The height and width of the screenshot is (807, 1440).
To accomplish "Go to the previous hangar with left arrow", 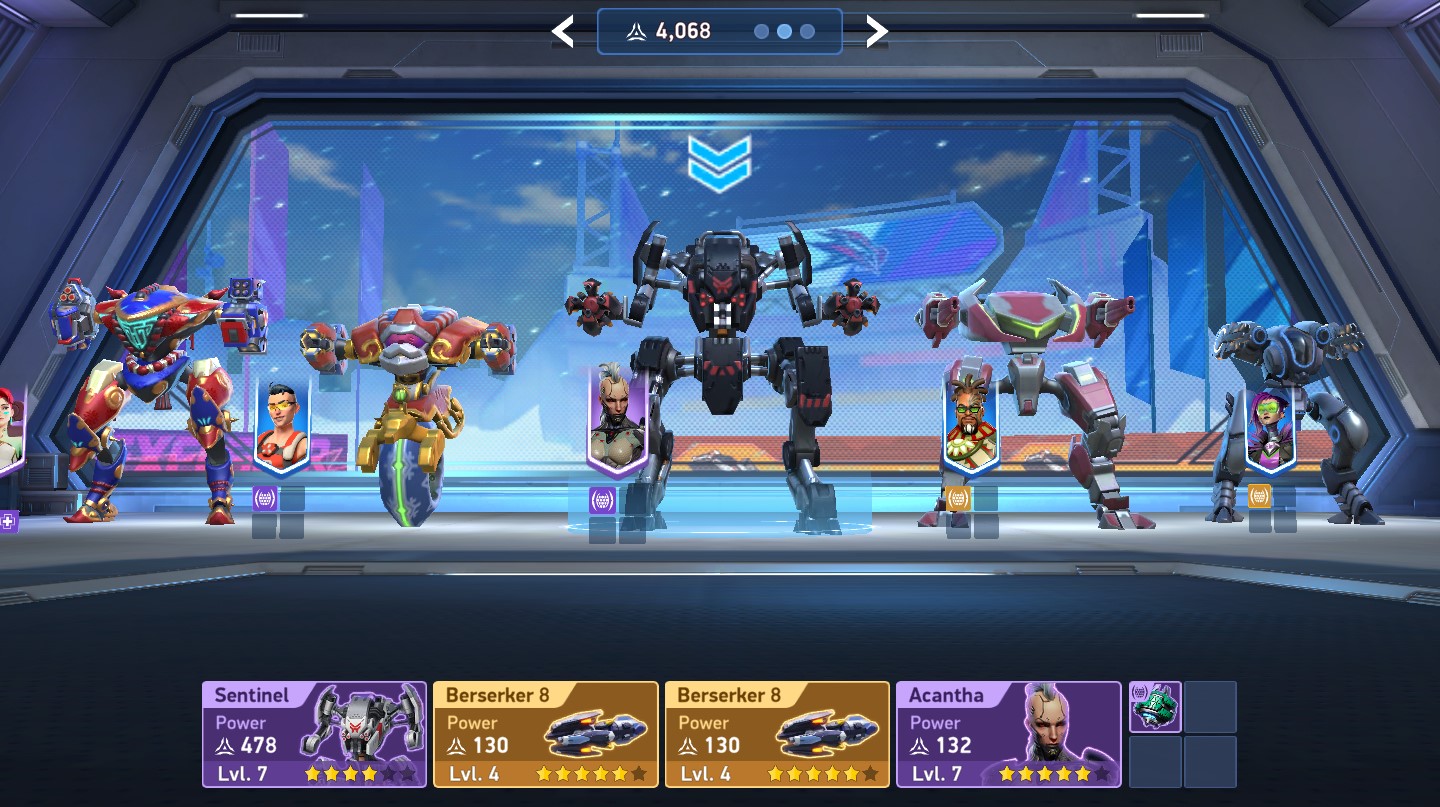I will pos(563,32).
